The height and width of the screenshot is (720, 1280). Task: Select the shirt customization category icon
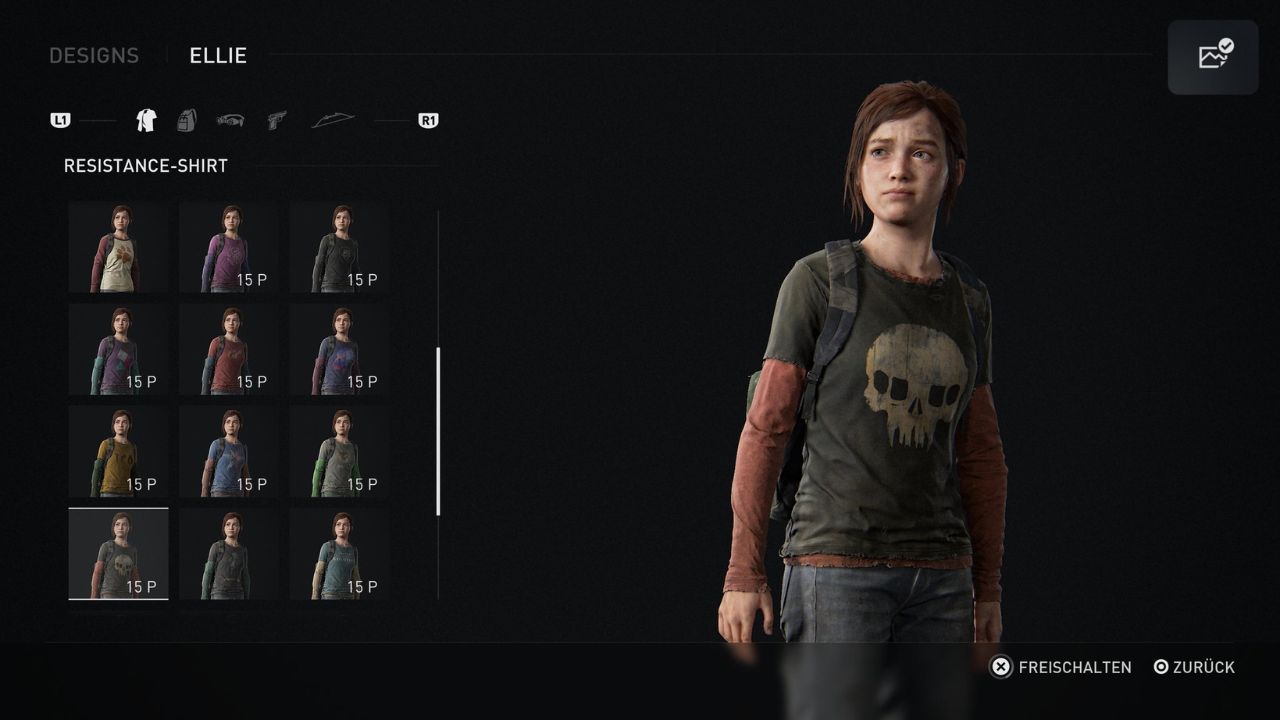point(144,119)
